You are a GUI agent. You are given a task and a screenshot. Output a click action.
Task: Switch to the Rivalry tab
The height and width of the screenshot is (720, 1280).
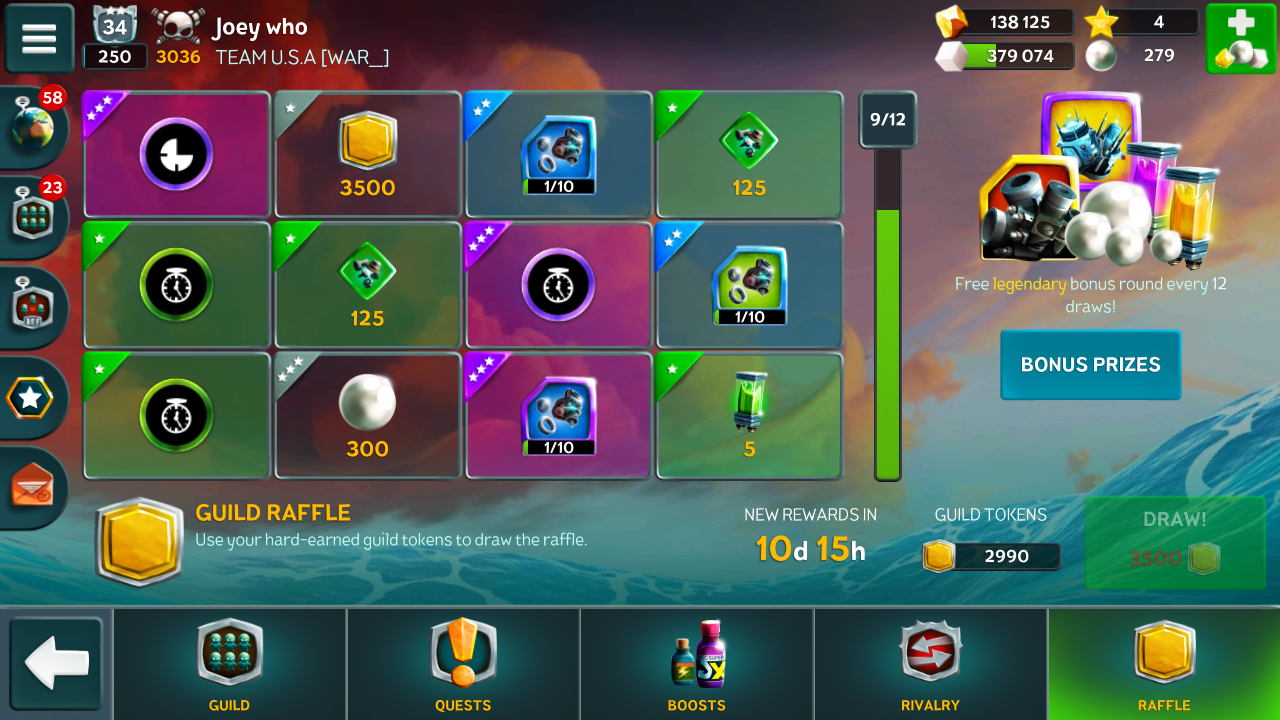coord(930,664)
